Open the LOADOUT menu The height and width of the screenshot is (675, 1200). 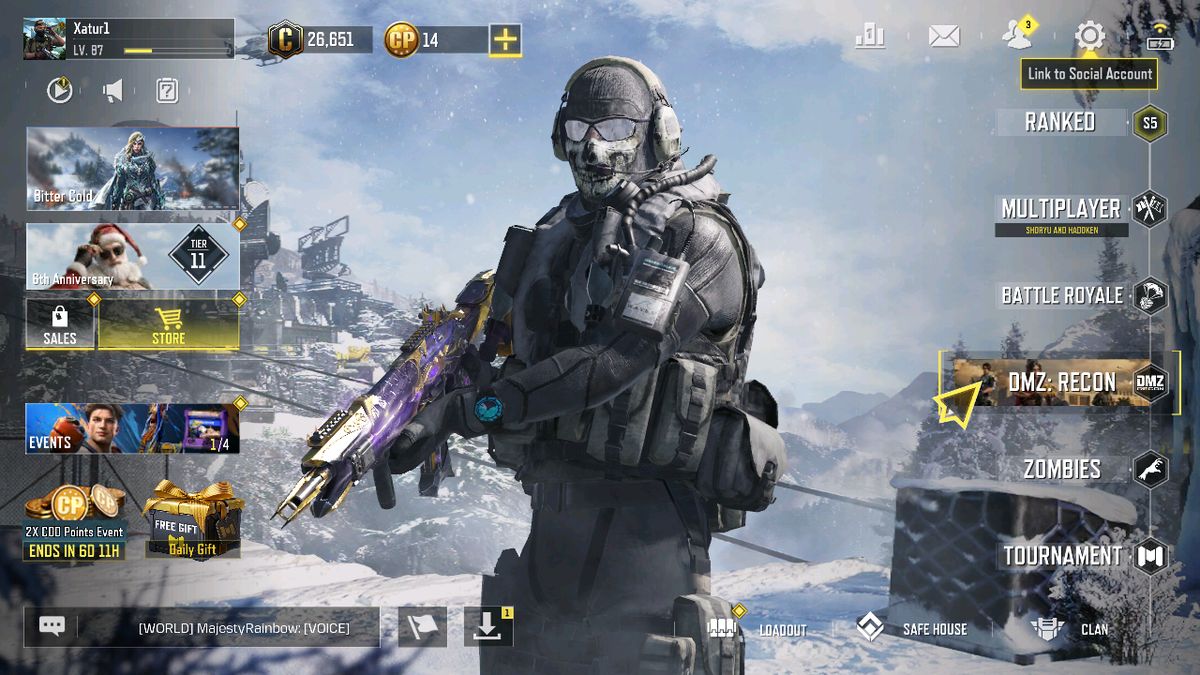tap(760, 629)
